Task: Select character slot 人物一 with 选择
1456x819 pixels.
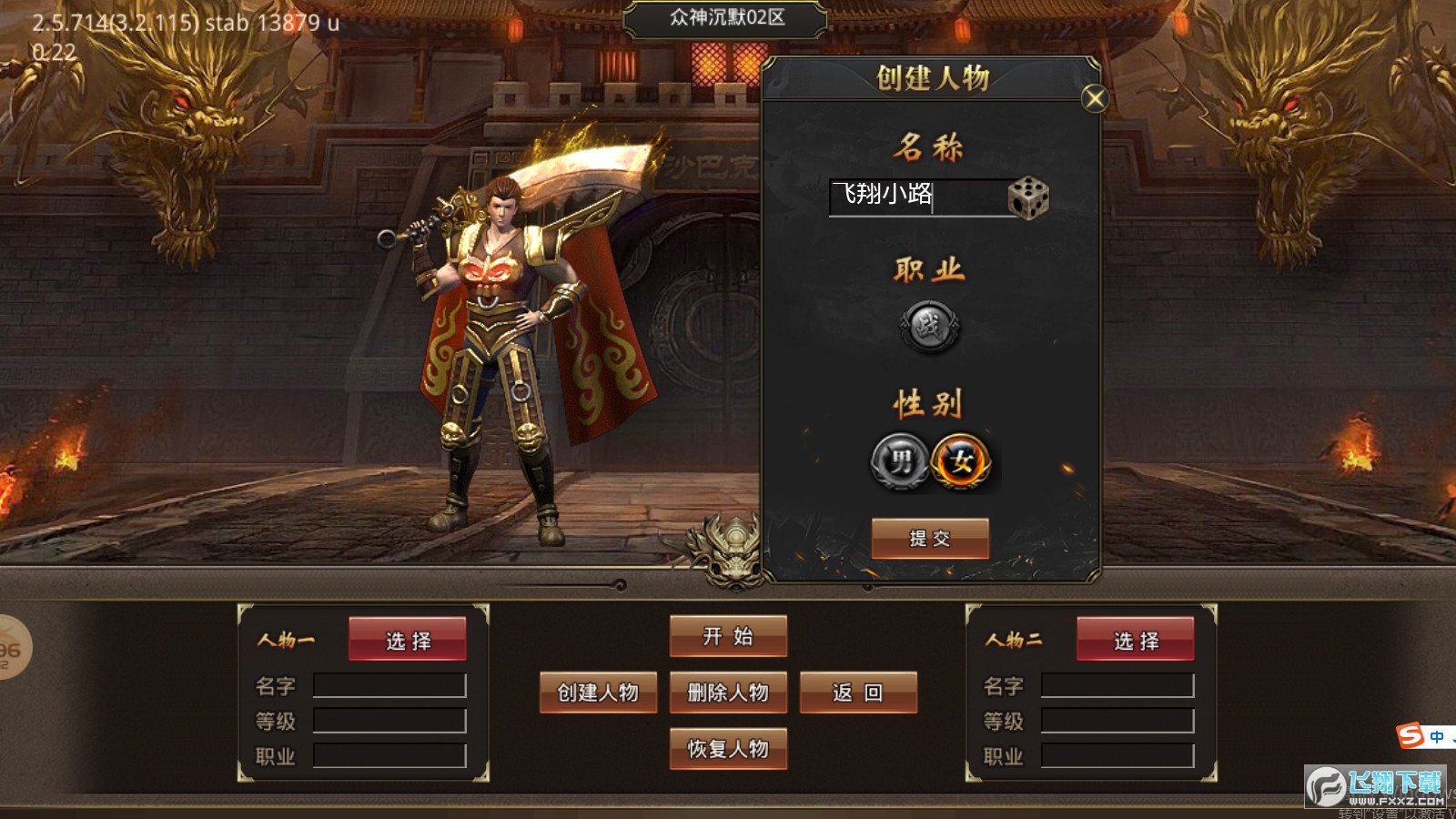Action: tap(408, 640)
